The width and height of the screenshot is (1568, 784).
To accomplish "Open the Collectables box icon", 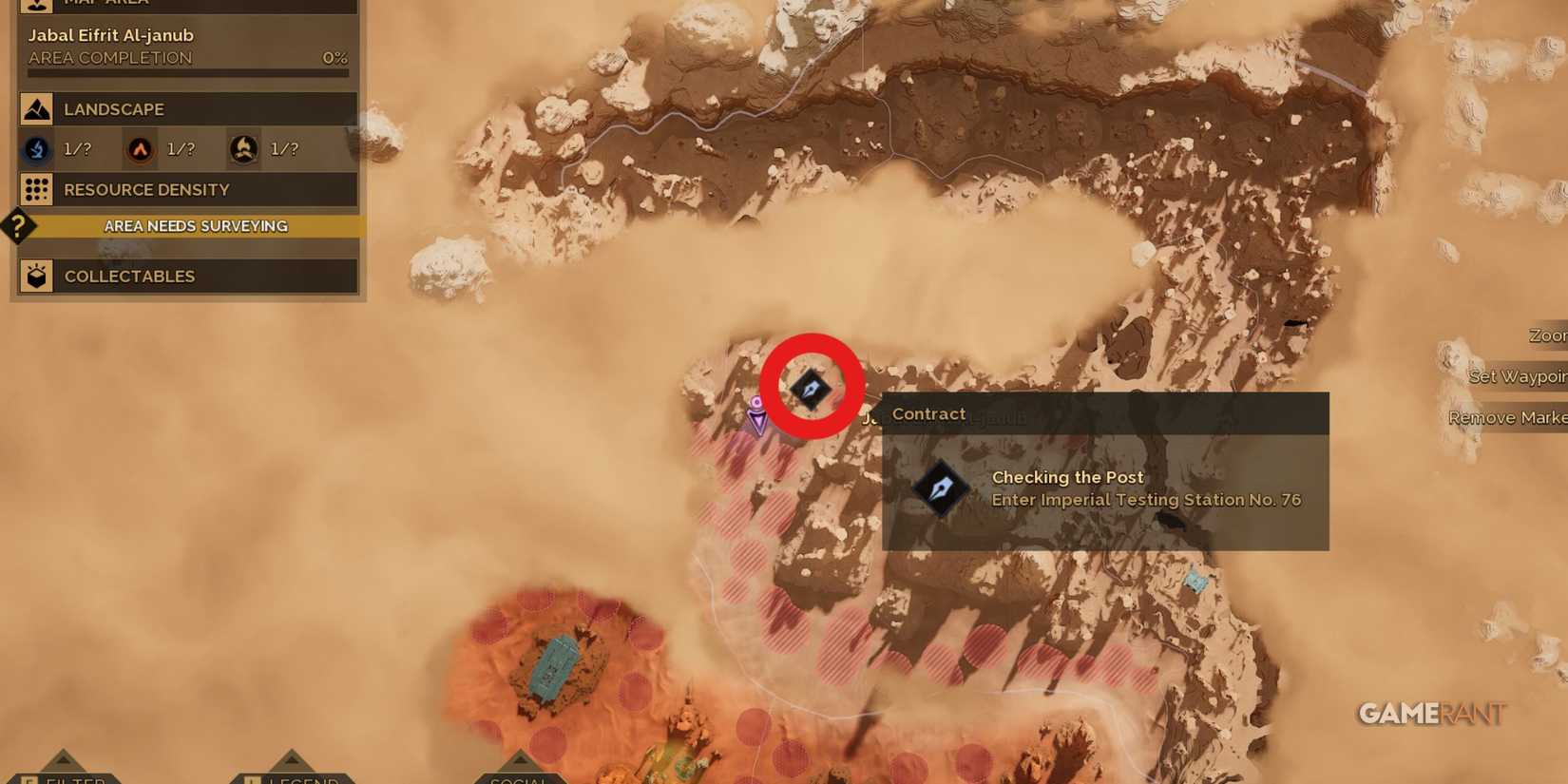I will pos(36,276).
